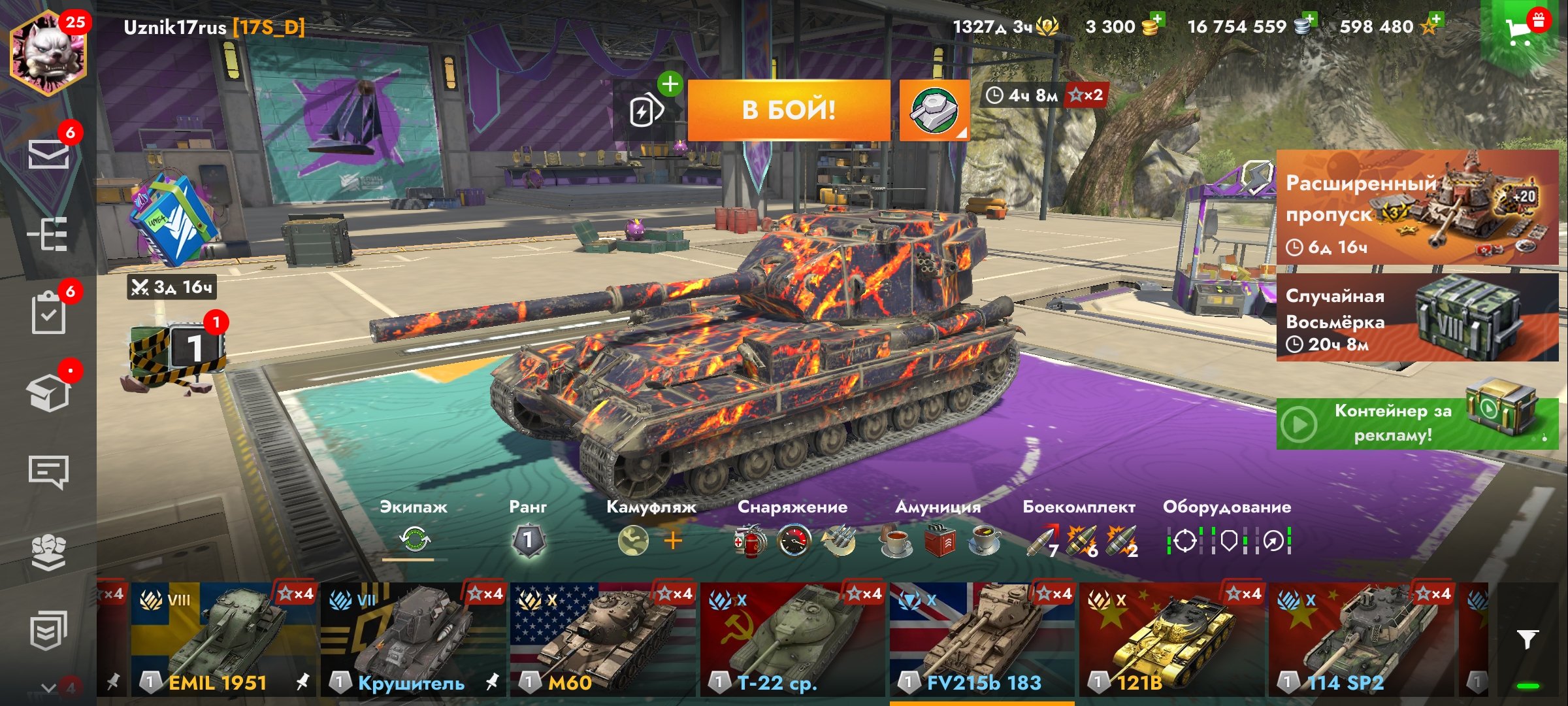The width and height of the screenshot is (1568, 706).
Task: Open the Случайная Восьмёрка crate offer
Action: pyautogui.click(x=1417, y=318)
